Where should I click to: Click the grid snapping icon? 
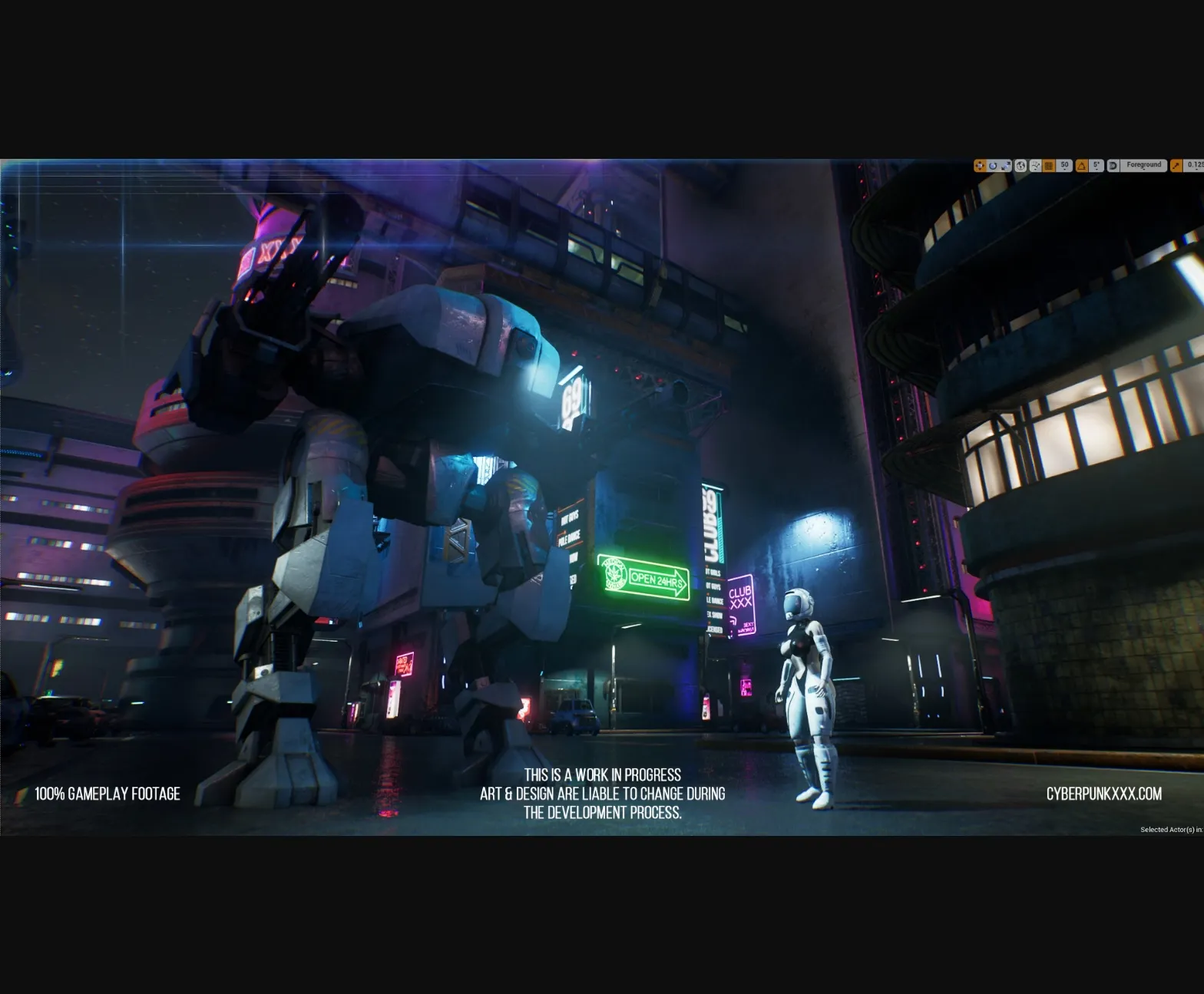point(1049,165)
